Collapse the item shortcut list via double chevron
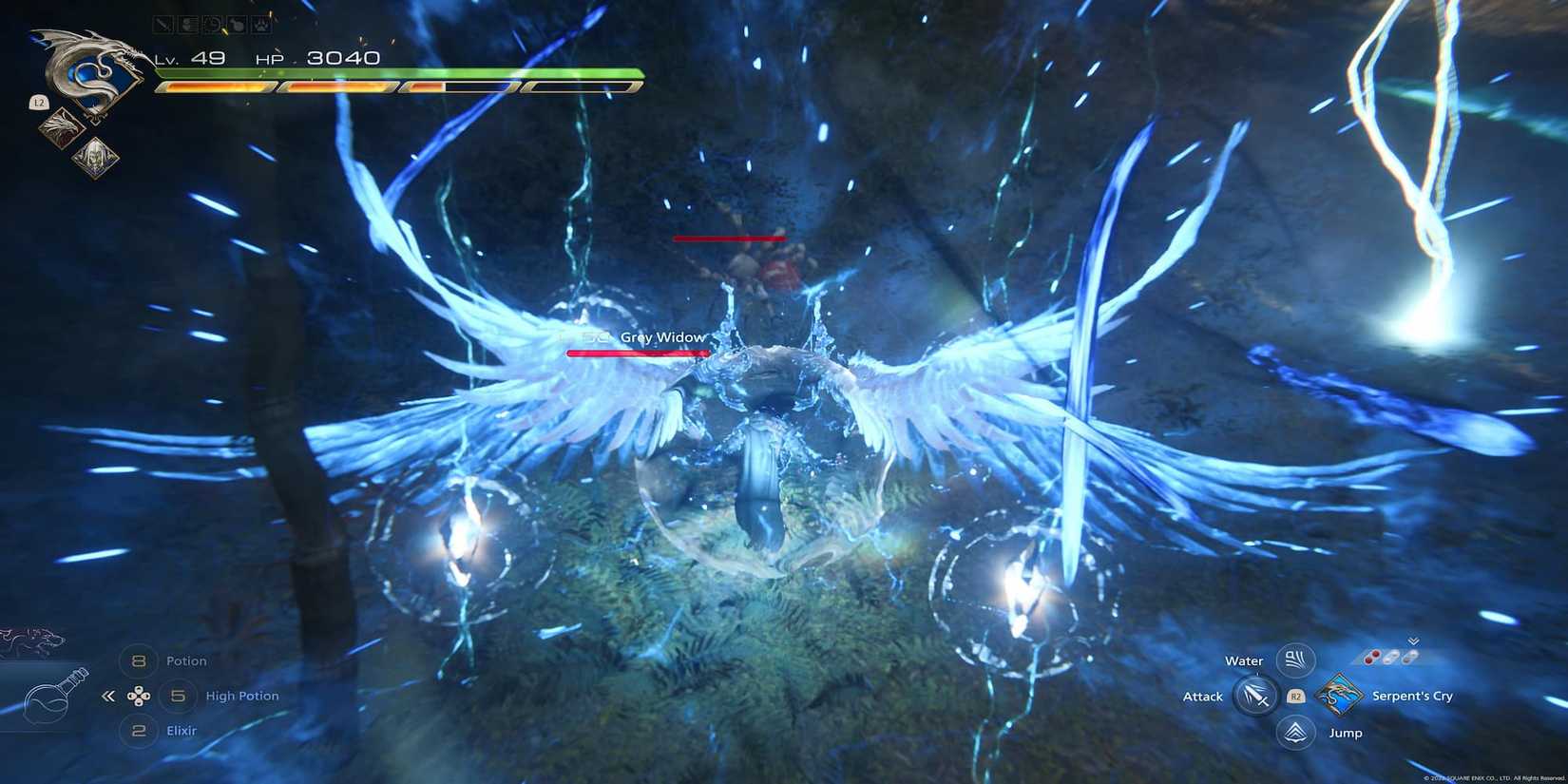 107,697
